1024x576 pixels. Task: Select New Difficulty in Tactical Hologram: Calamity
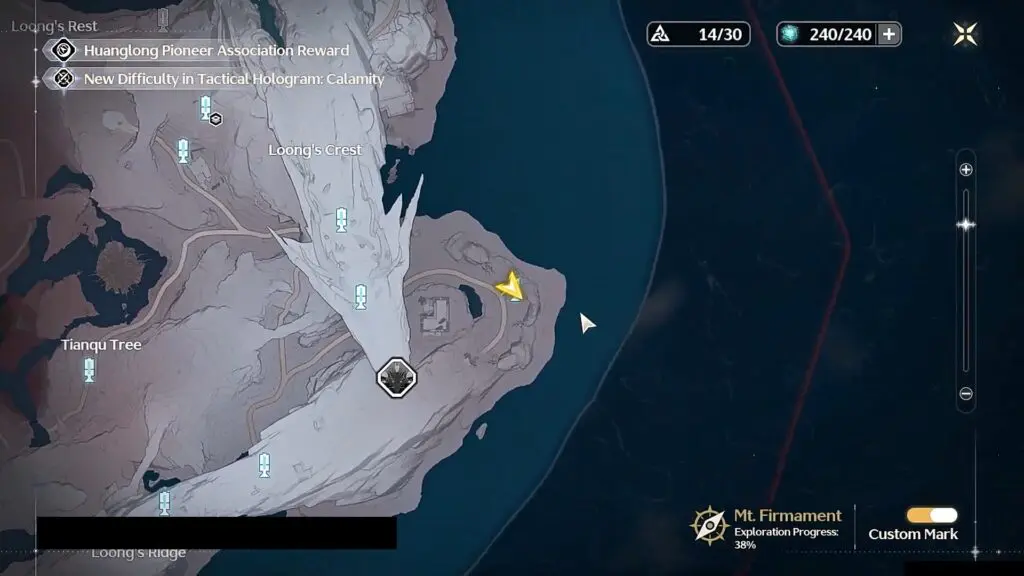(233, 78)
